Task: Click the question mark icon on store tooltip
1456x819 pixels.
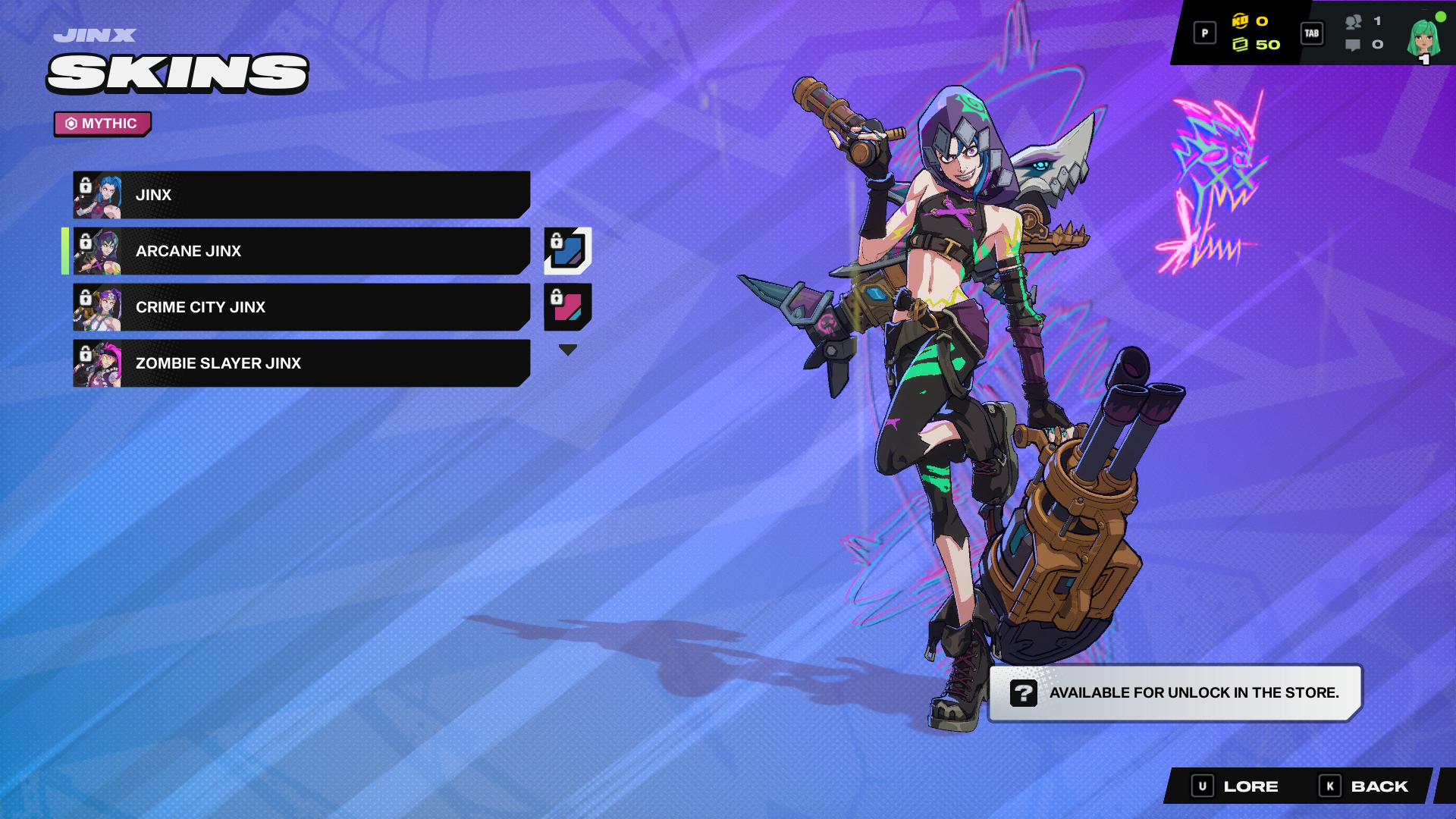Action: [1024, 692]
